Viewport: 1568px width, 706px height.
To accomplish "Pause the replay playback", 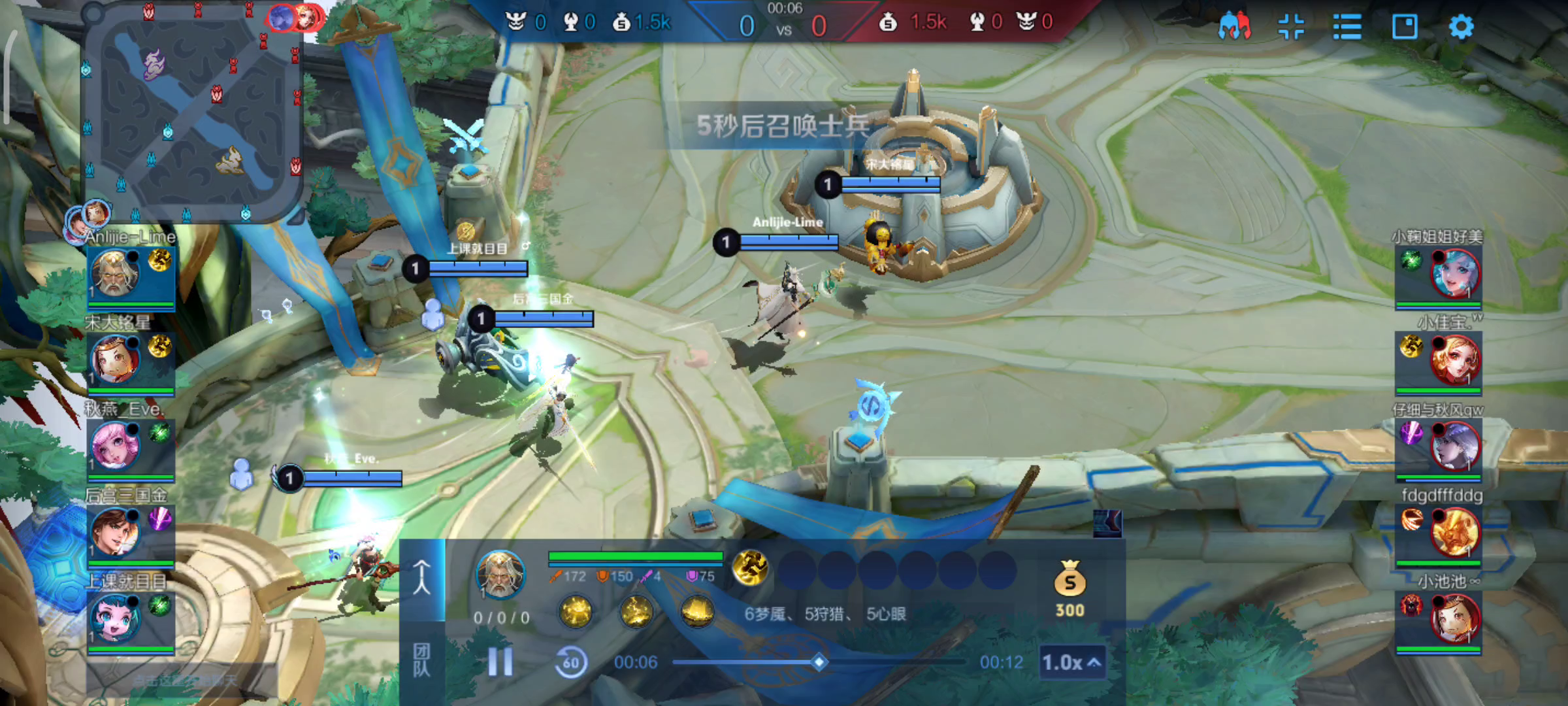I will pos(500,662).
